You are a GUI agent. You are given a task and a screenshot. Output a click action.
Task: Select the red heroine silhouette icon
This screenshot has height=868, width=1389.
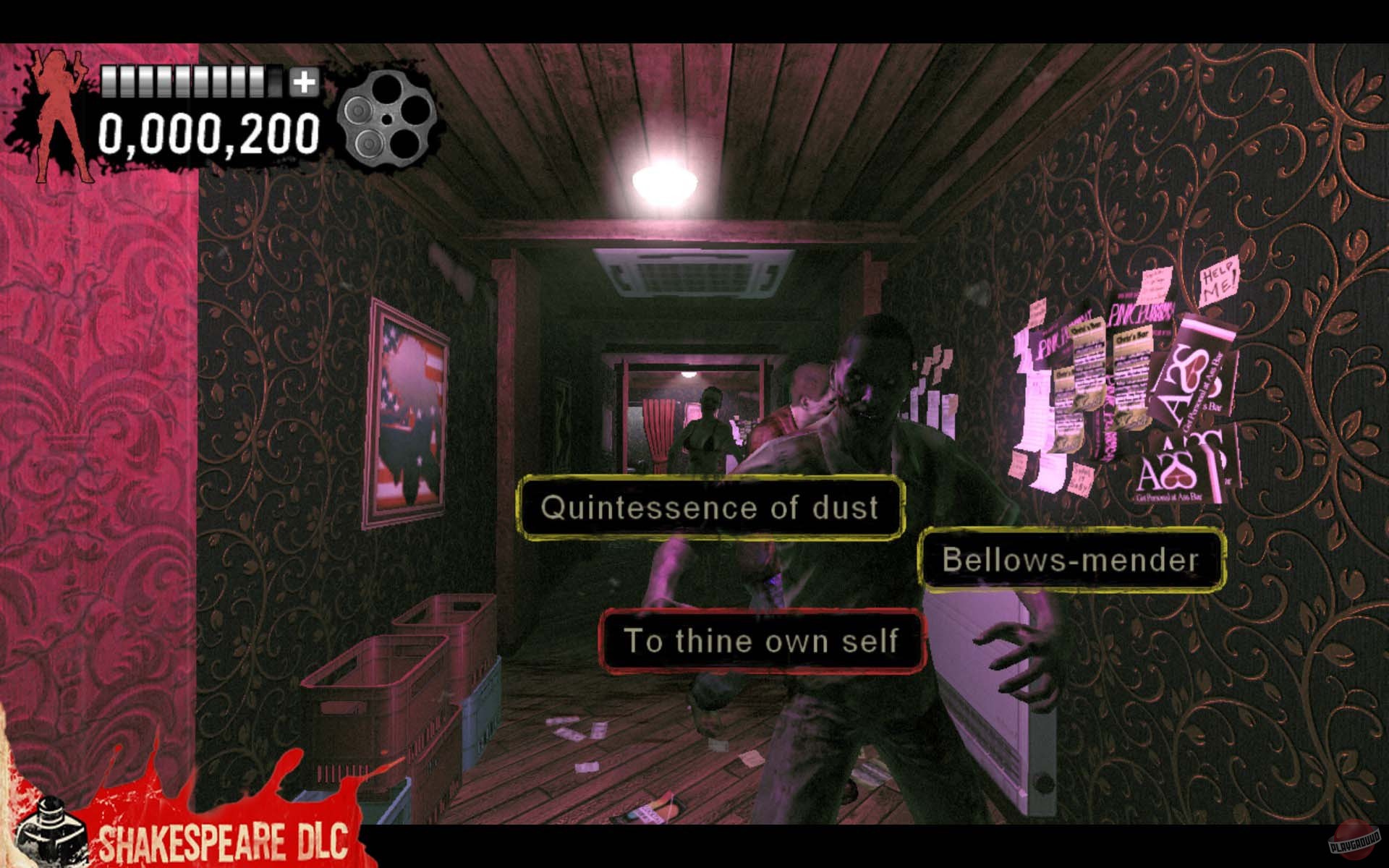56,109
